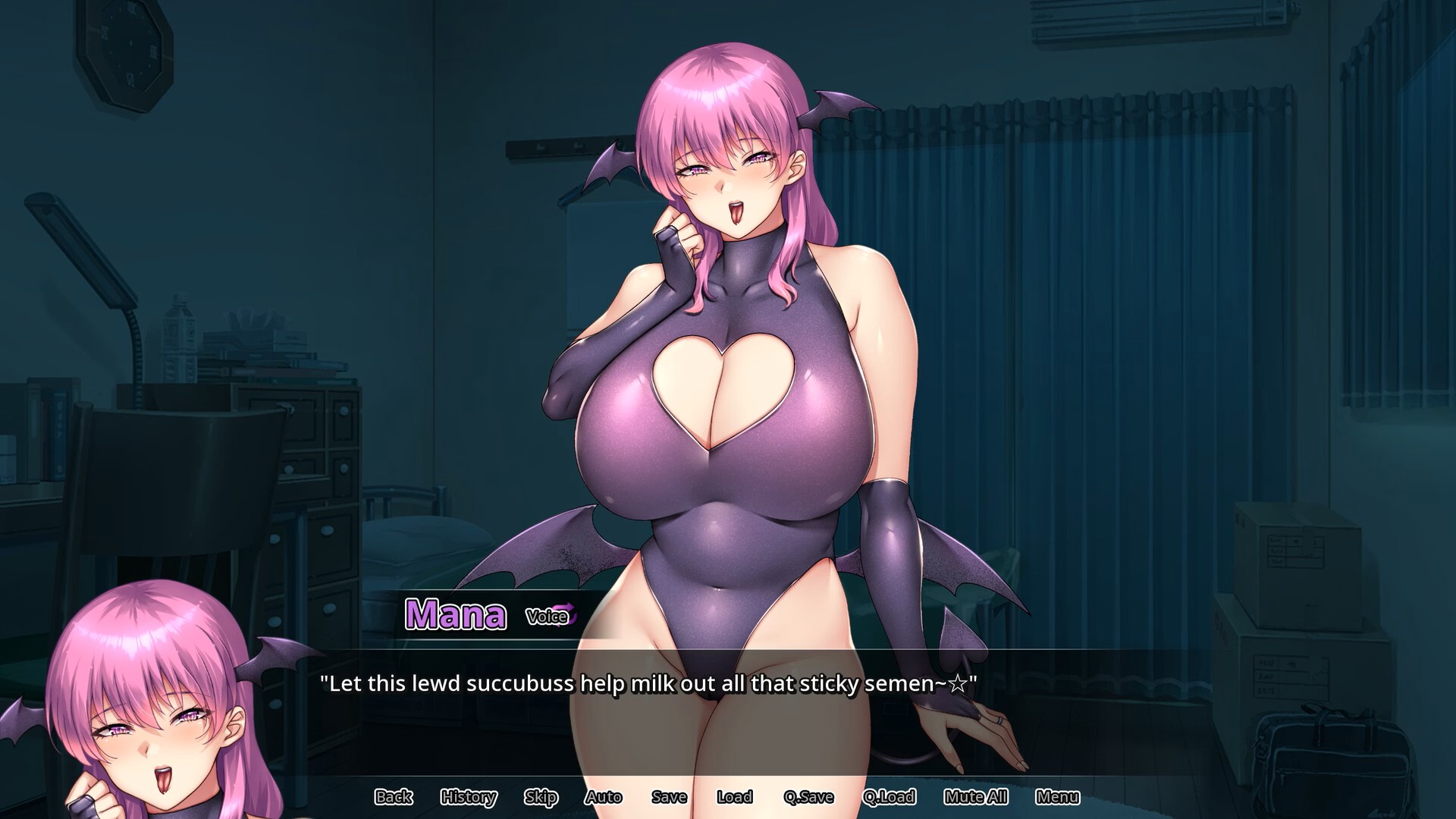Activate the Skip button
The height and width of the screenshot is (819, 1456).
[x=541, y=797]
